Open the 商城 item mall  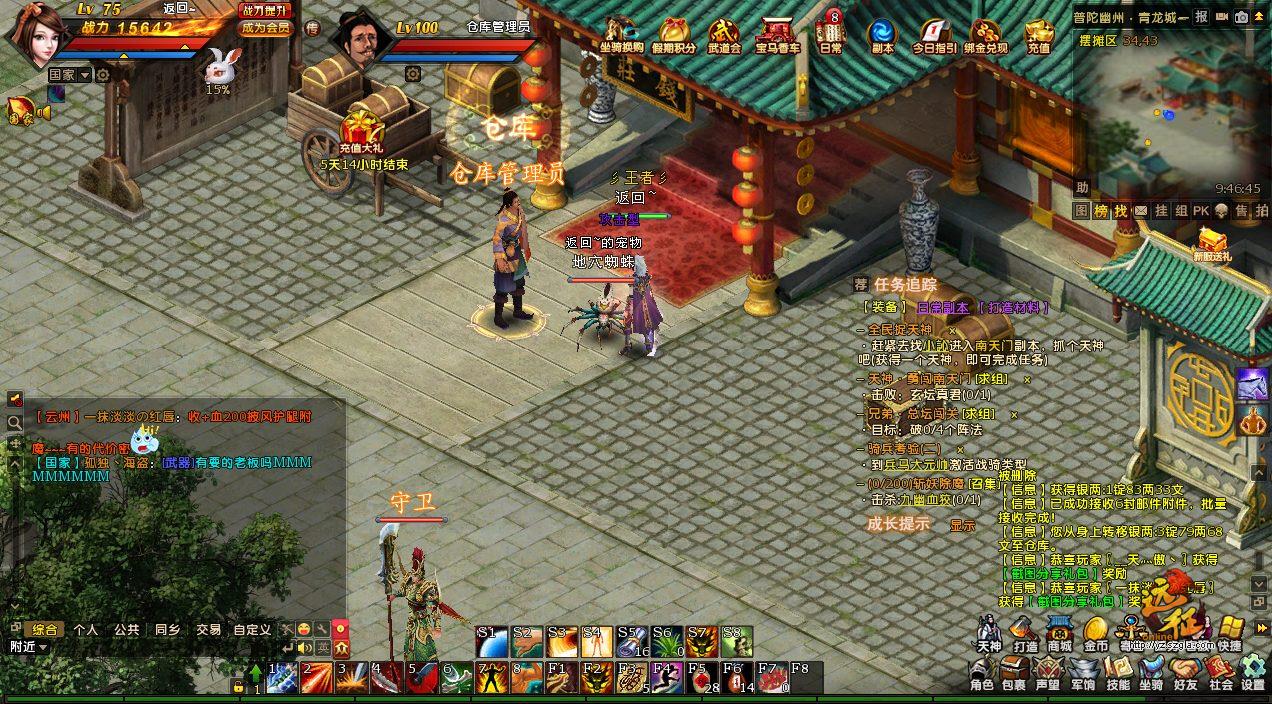(1059, 632)
